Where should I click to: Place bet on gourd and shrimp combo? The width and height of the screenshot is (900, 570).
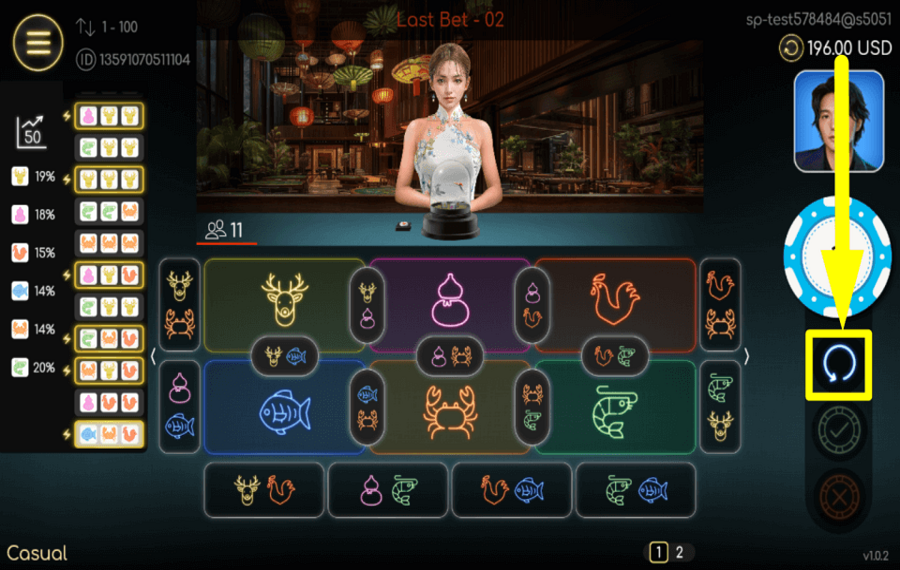tap(388, 490)
